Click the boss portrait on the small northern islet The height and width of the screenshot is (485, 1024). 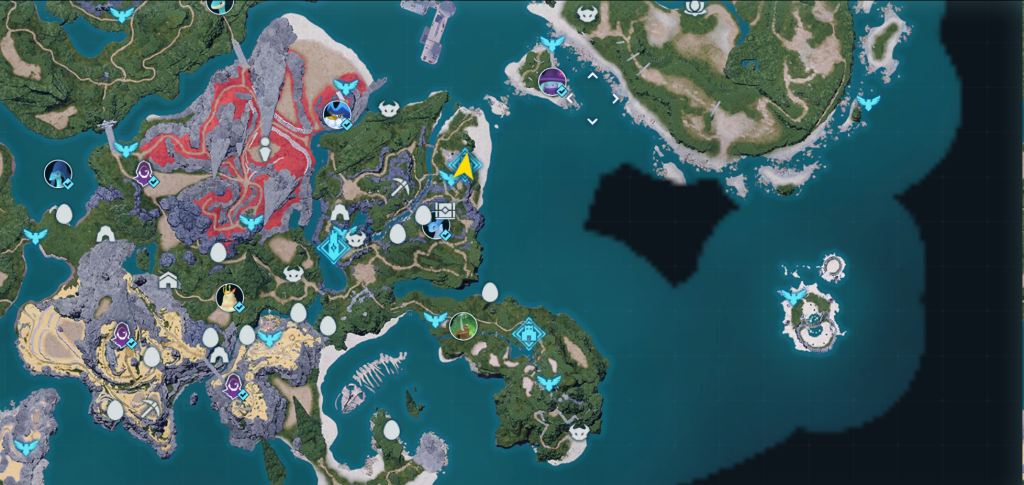[551, 81]
